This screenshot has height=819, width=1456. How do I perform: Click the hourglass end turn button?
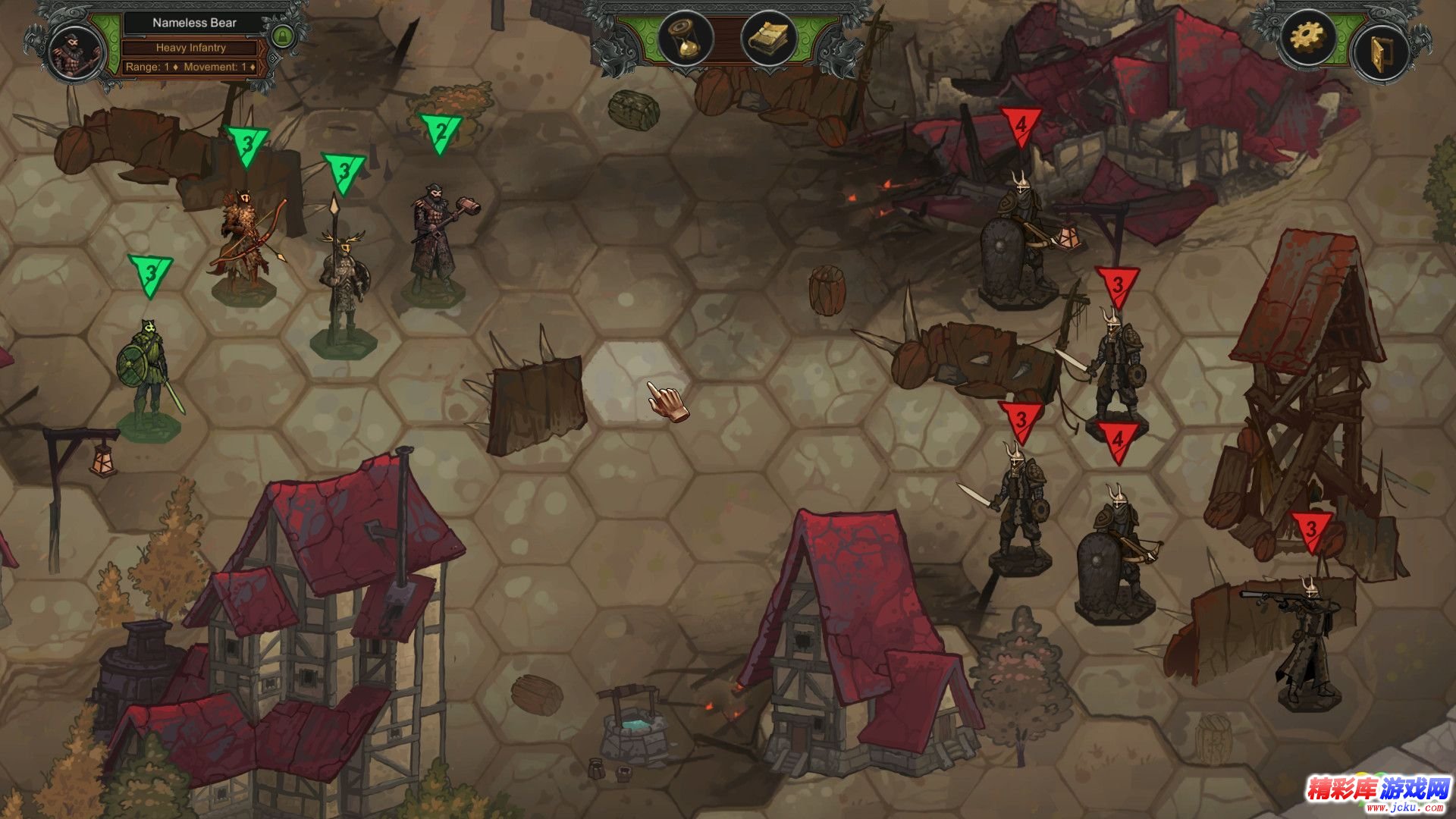point(686,38)
